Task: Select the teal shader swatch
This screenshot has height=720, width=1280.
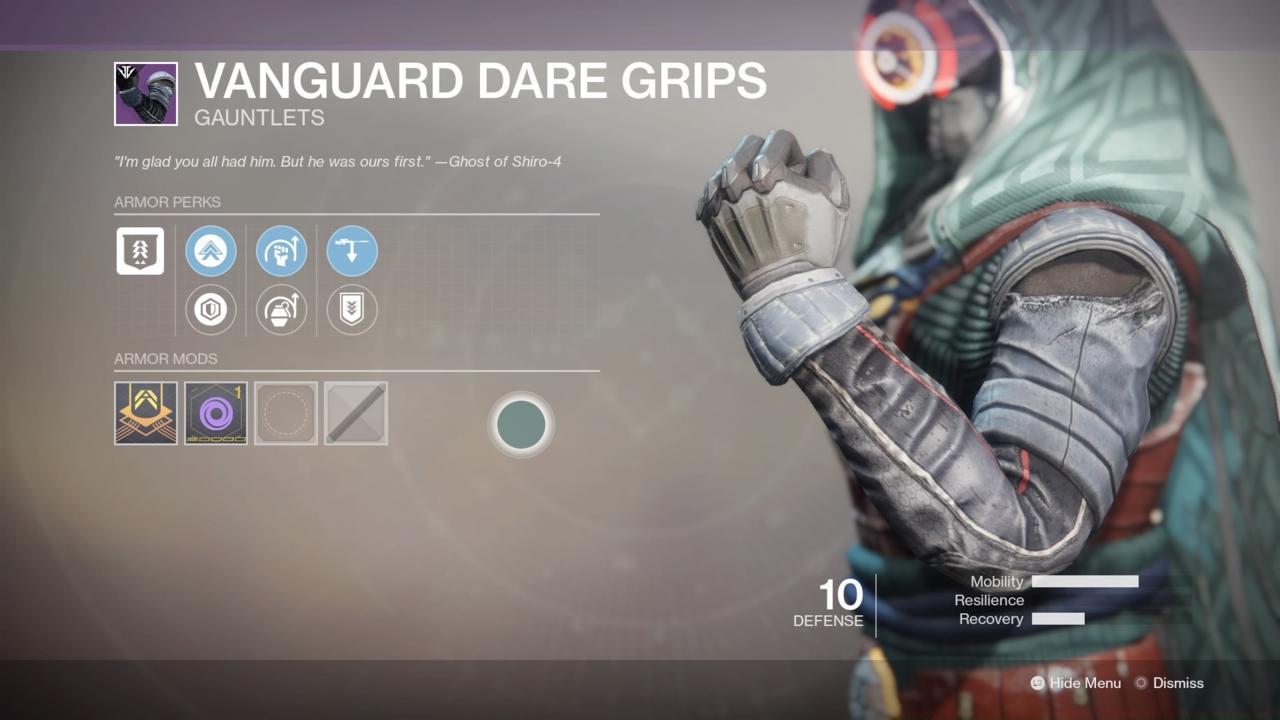Action: click(x=521, y=424)
